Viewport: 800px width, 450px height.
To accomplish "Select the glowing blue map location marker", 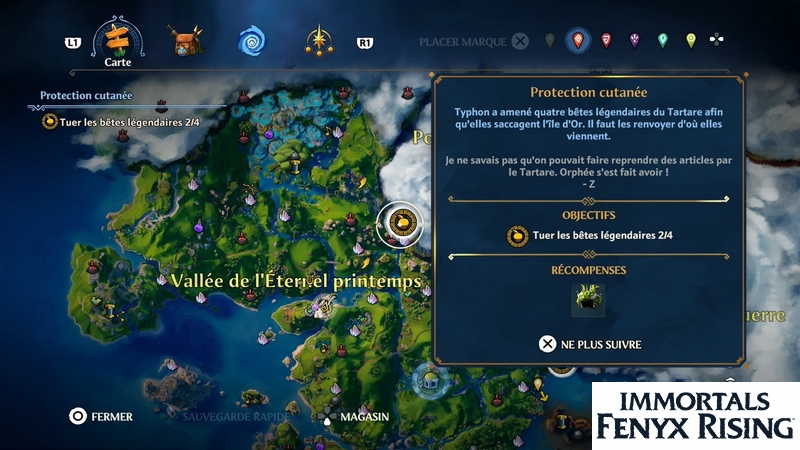I will point(430,378).
